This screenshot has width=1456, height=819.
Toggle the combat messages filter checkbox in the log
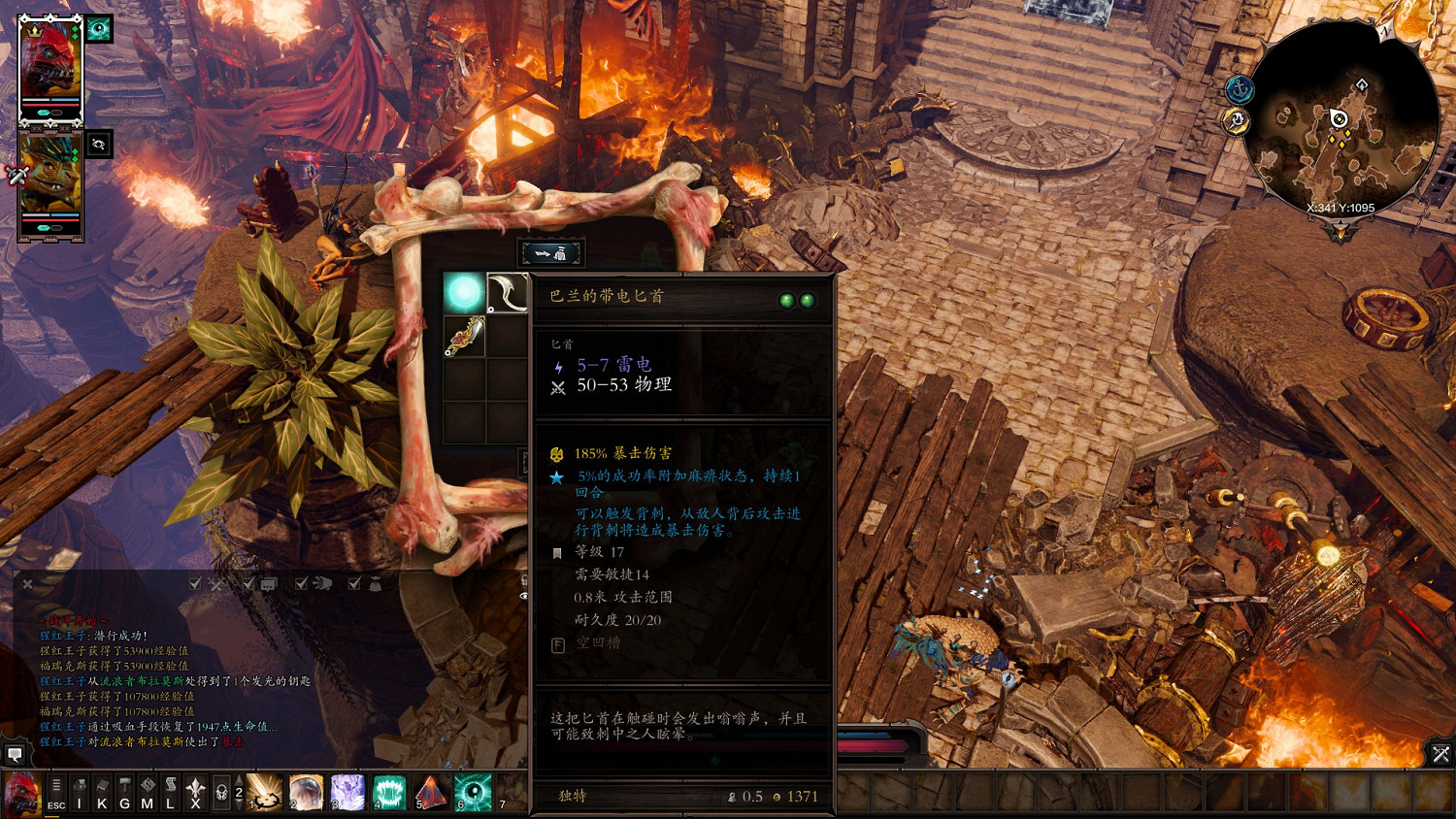[194, 584]
